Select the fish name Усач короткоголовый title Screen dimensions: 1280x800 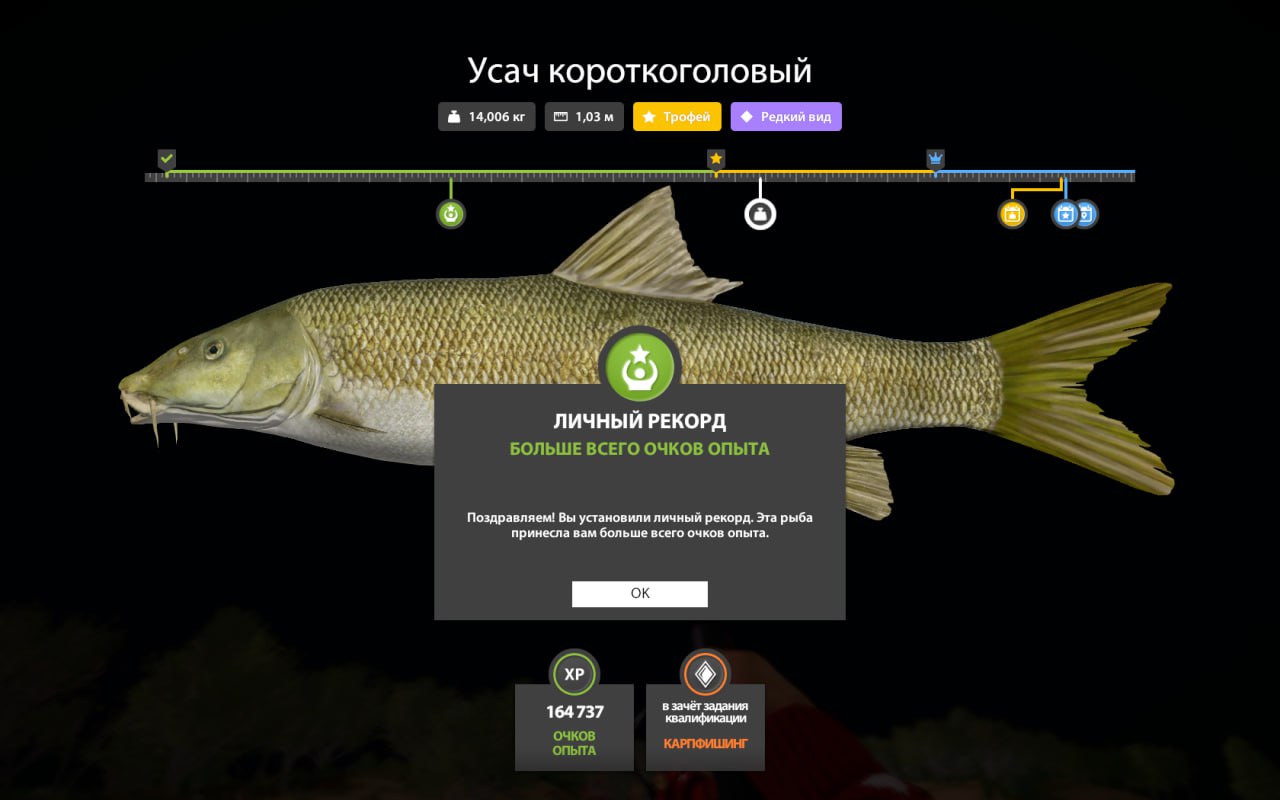pyautogui.click(x=640, y=70)
